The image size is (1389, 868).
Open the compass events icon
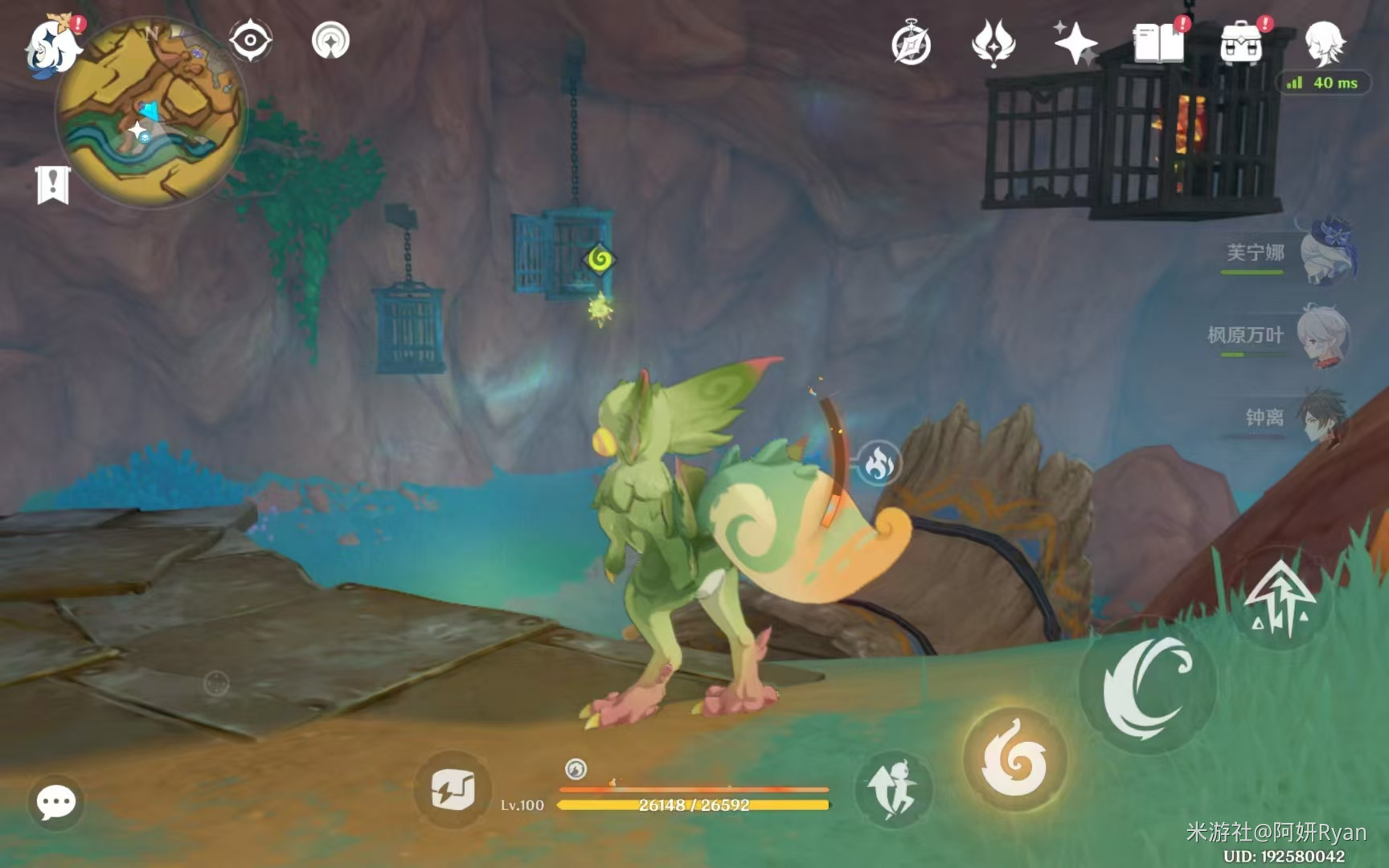[x=911, y=44]
